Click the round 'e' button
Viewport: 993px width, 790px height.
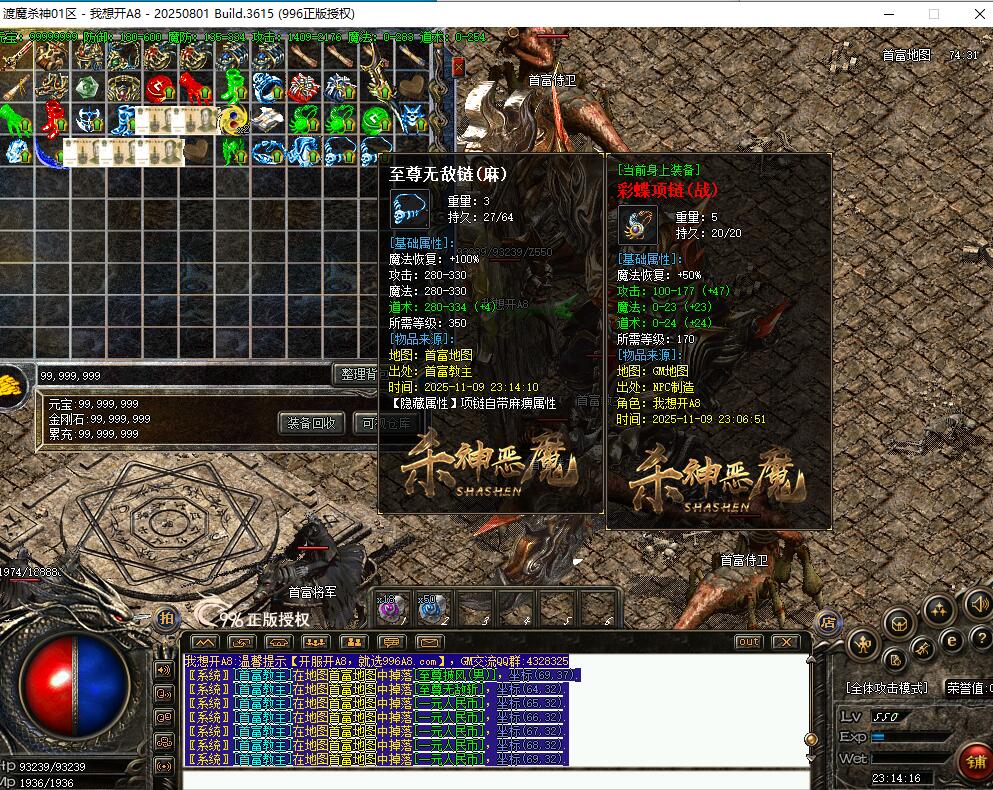click(x=952, y=640)
